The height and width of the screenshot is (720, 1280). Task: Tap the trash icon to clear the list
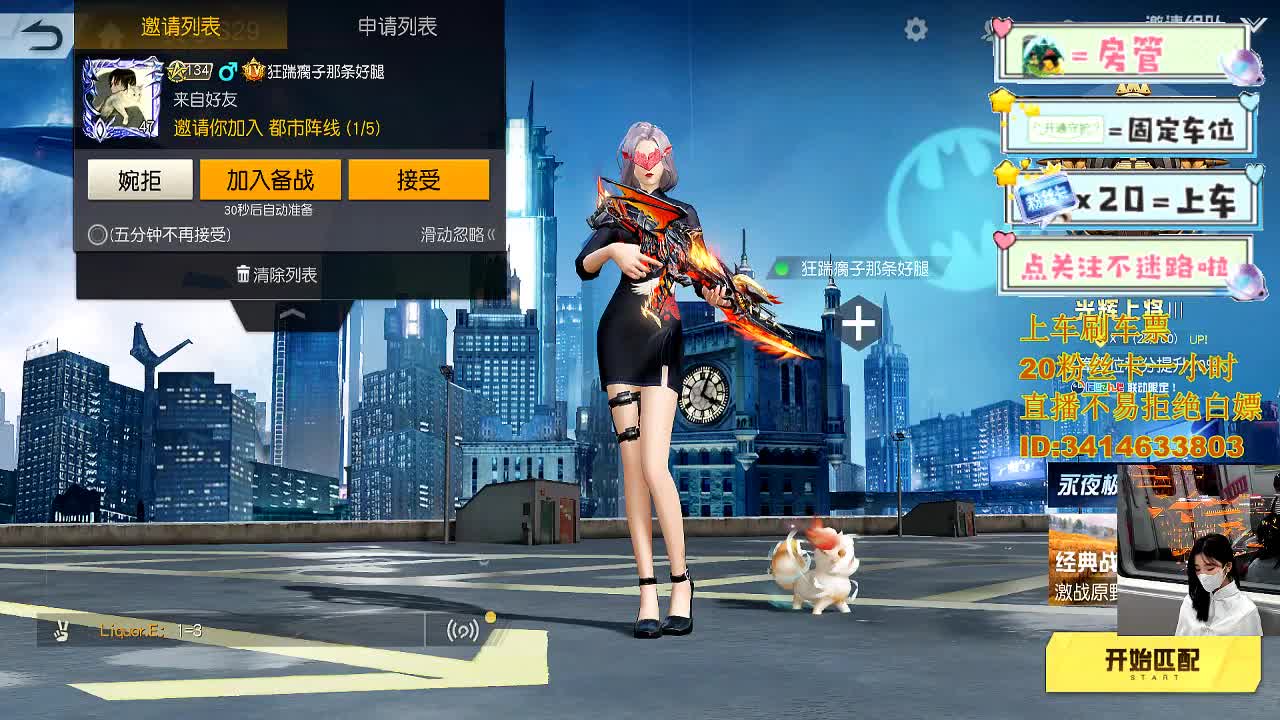click(243, 275)
